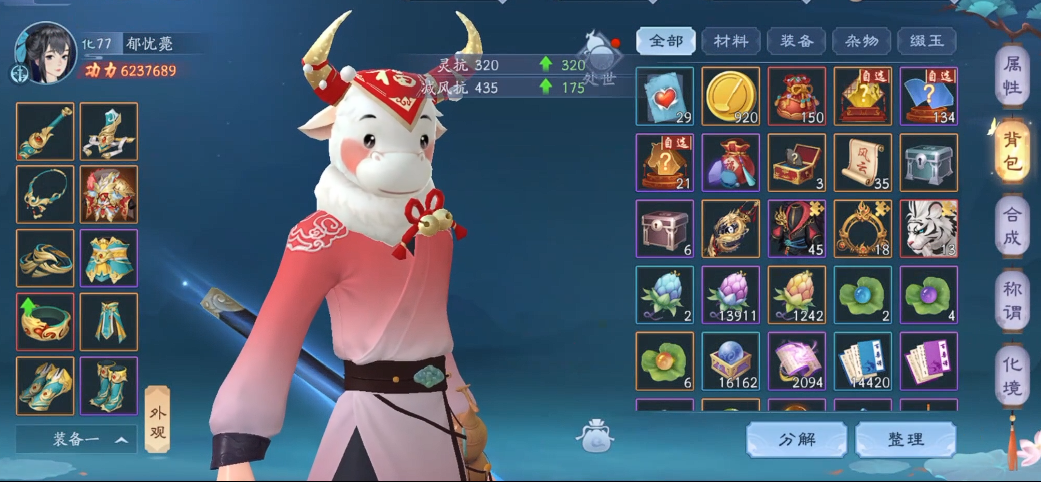Switch to 称谓 titles side tab
The image size is (1041, 482).
point(1012,301)
